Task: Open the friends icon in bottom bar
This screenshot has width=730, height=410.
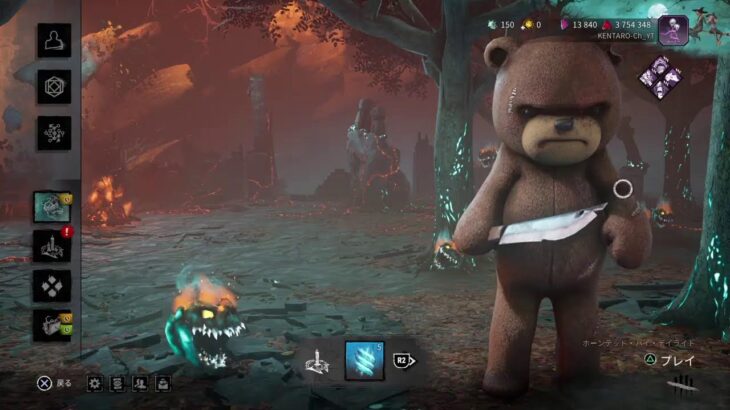Action: [140, 382]
